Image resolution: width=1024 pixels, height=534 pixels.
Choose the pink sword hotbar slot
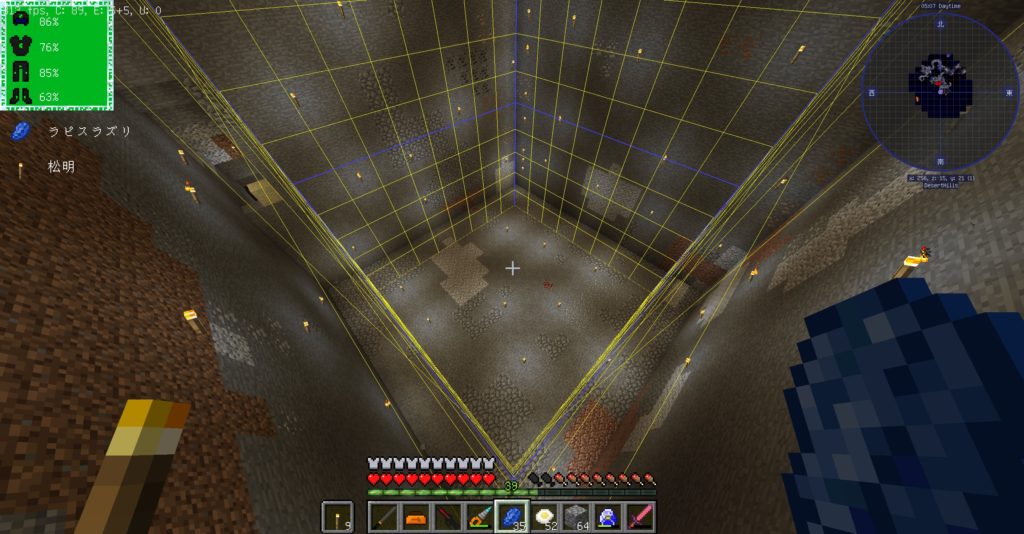[640, 517]
